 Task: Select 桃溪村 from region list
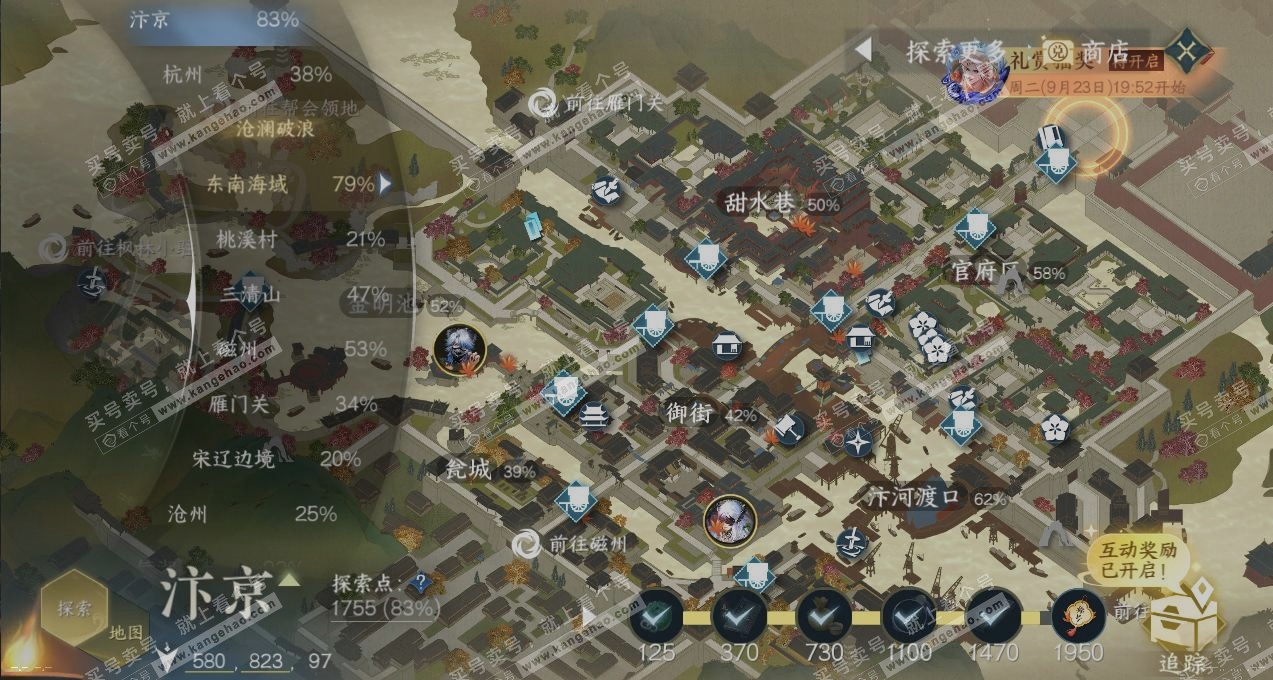[x=247, y=239]
